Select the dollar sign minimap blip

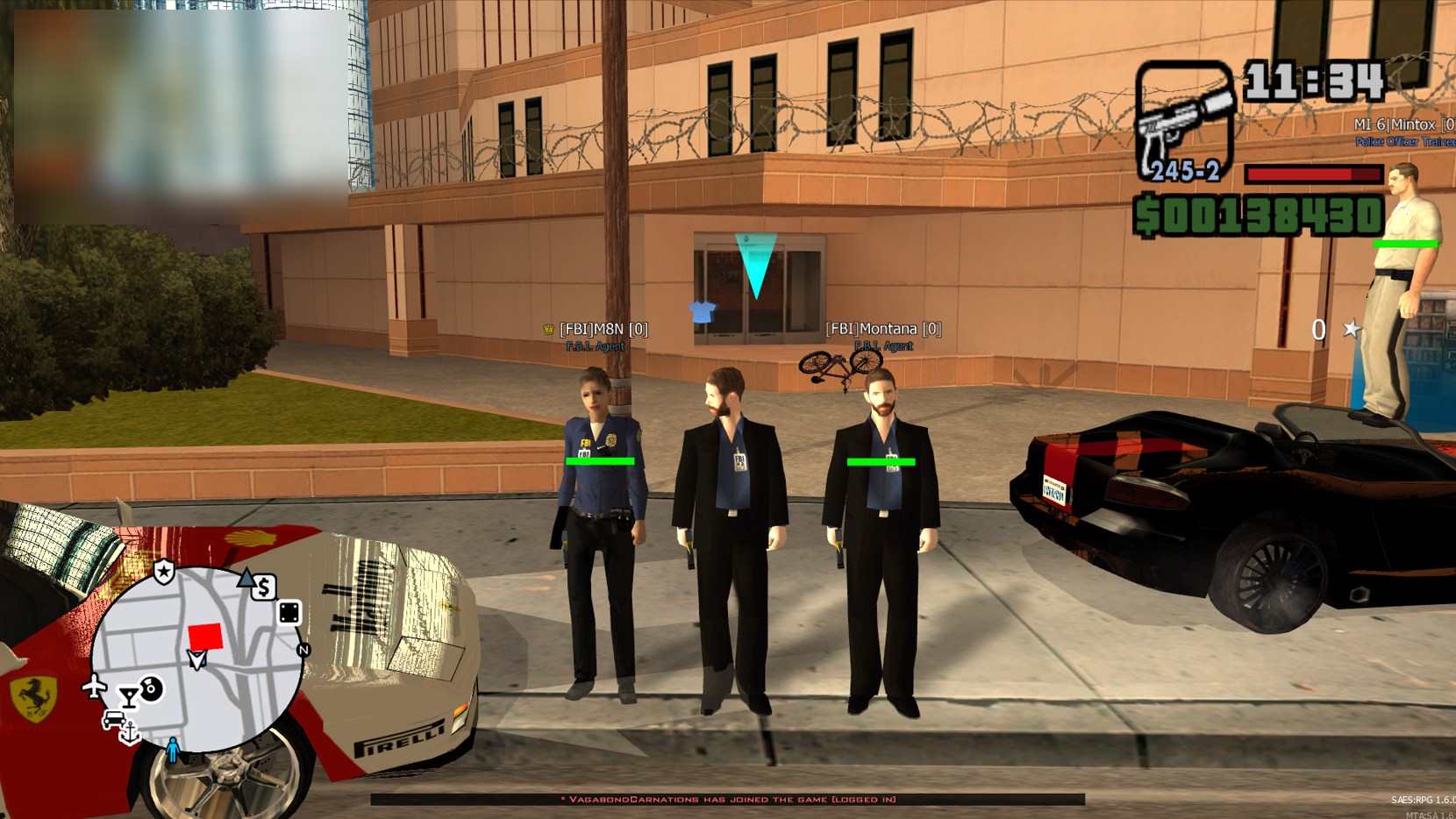click(x=264, y=588)
